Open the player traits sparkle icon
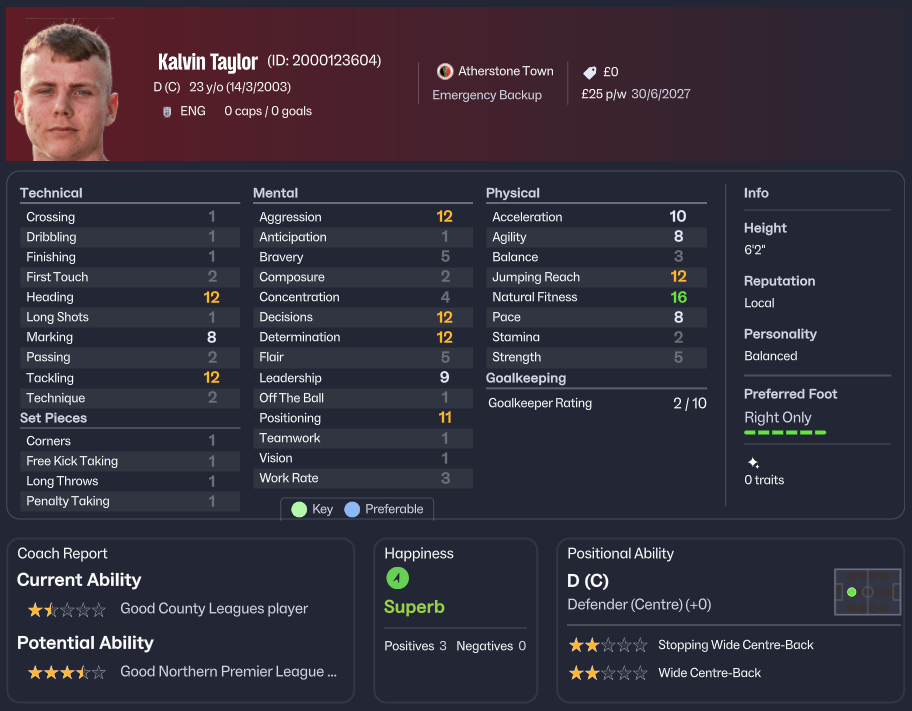 click(x=753, y=463)
